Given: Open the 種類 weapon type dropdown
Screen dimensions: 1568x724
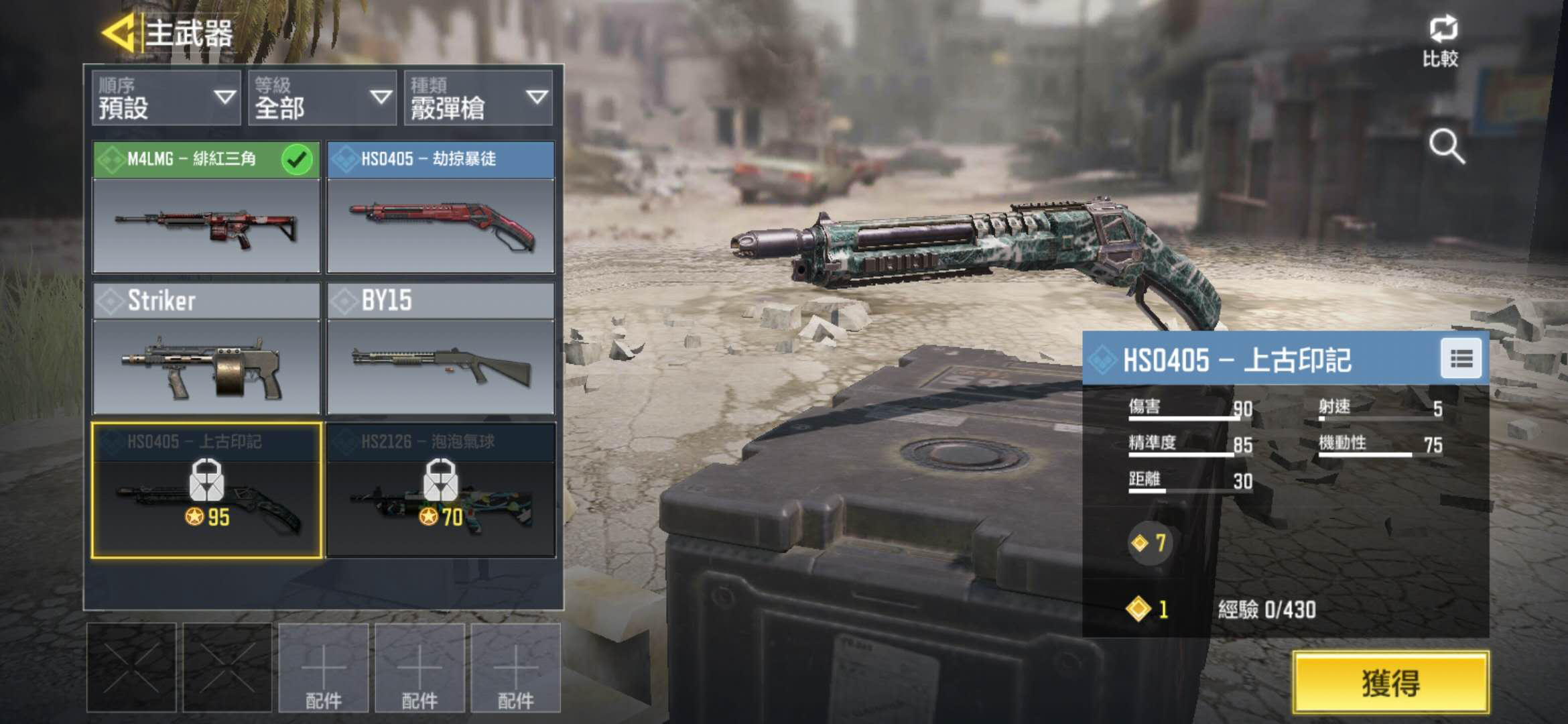Looking at the screenshot, I should coord(478,98).
